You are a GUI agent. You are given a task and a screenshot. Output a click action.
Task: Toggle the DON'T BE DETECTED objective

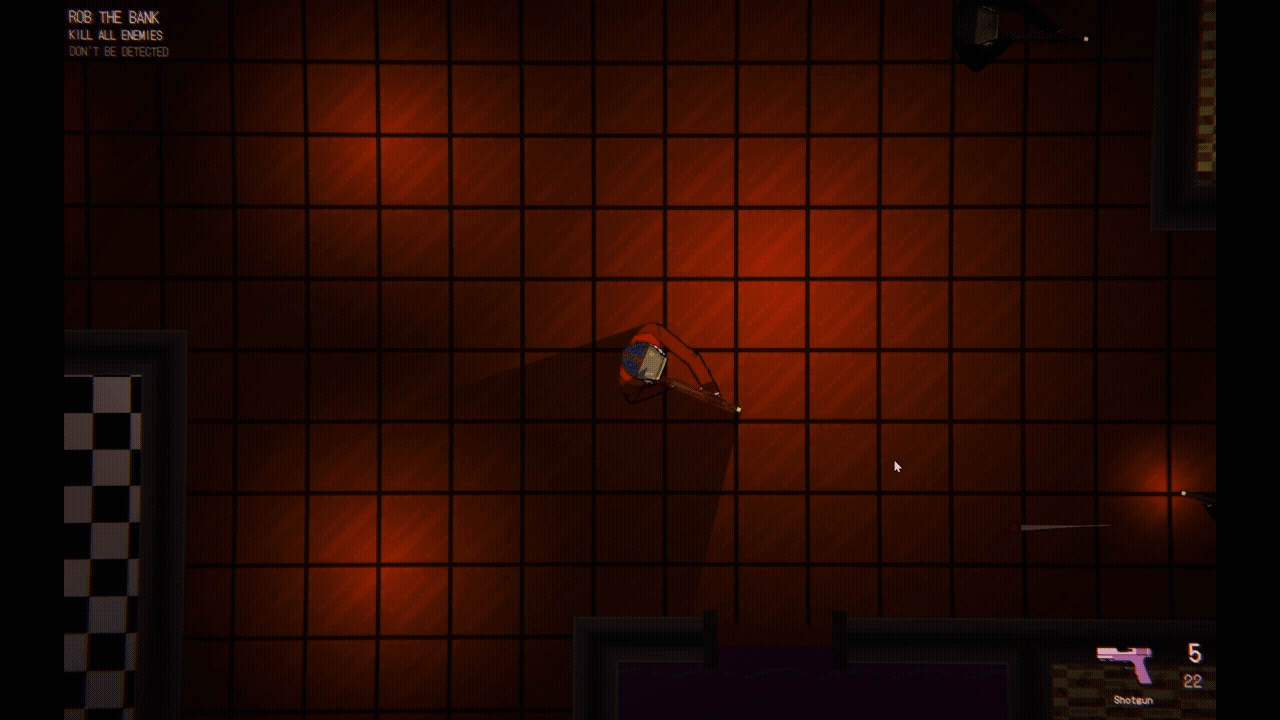tap(118, 50)
